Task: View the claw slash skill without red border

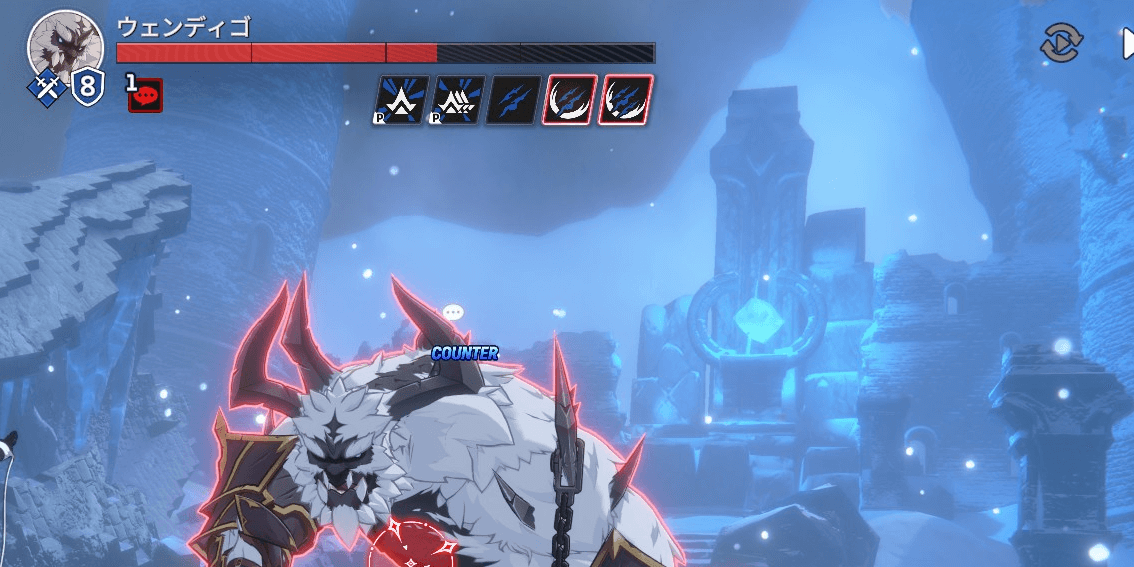Action: click(514, 100)
